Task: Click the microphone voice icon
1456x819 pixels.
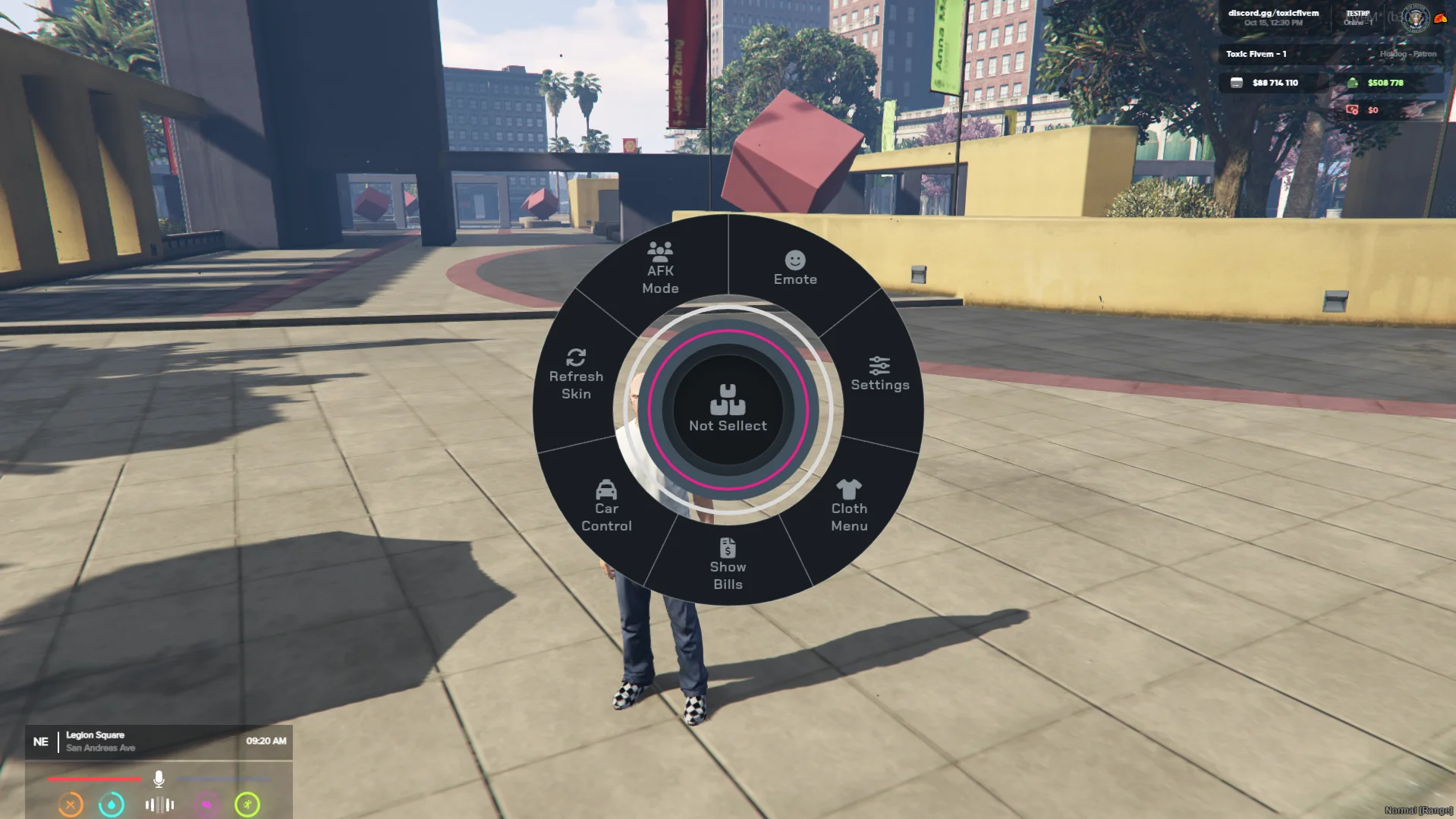Action: coord(159,779)
